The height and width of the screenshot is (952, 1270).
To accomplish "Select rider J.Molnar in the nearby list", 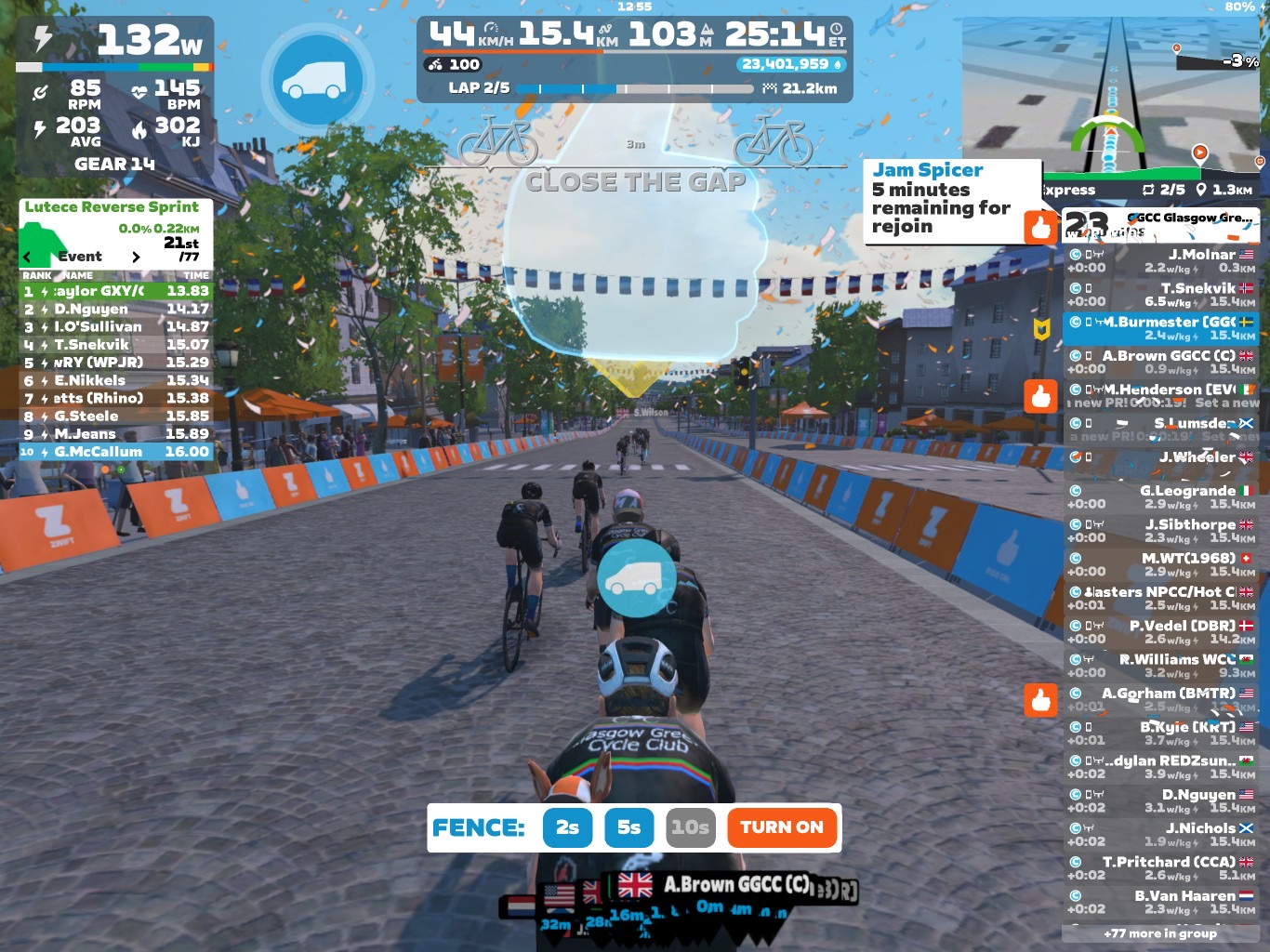I will point(1160,260).
